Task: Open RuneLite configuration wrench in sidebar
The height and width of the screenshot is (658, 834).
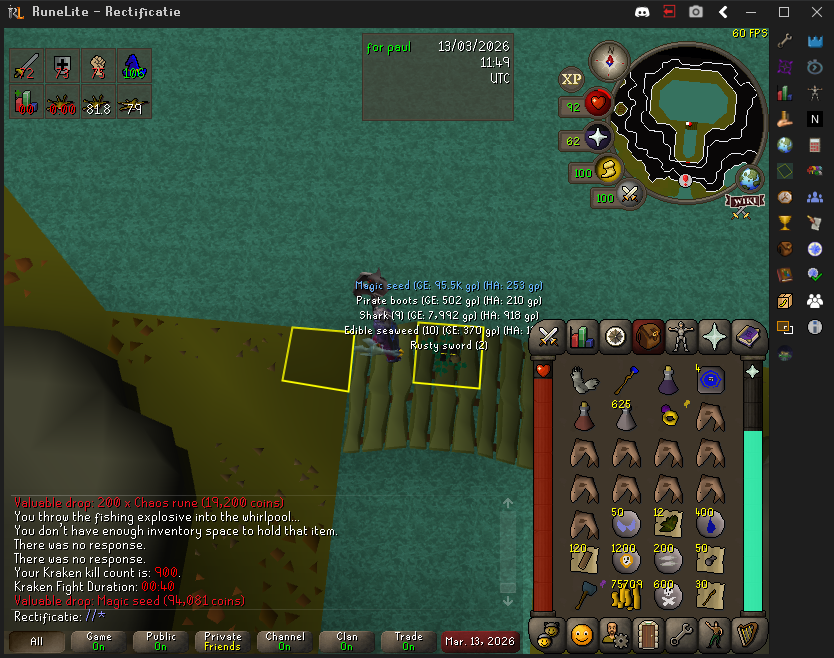Action: coord(786,40)
